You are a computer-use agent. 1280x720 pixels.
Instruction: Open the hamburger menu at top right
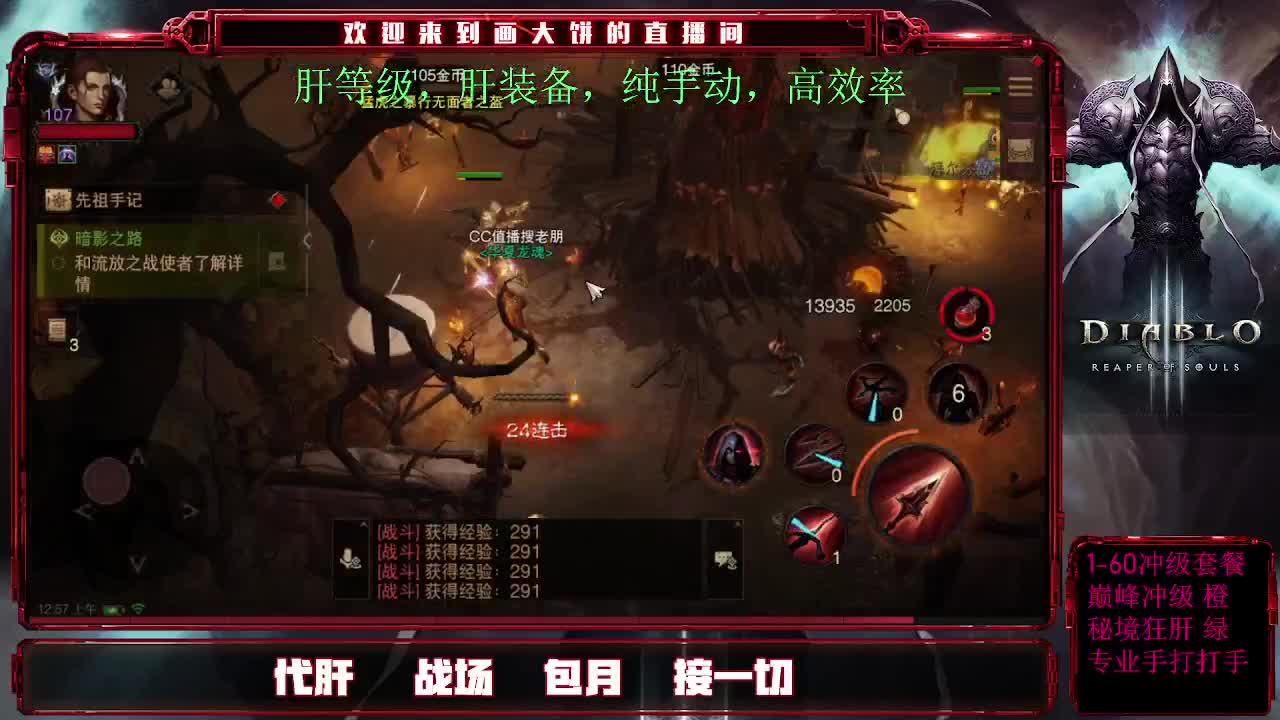pos(1019,87)
